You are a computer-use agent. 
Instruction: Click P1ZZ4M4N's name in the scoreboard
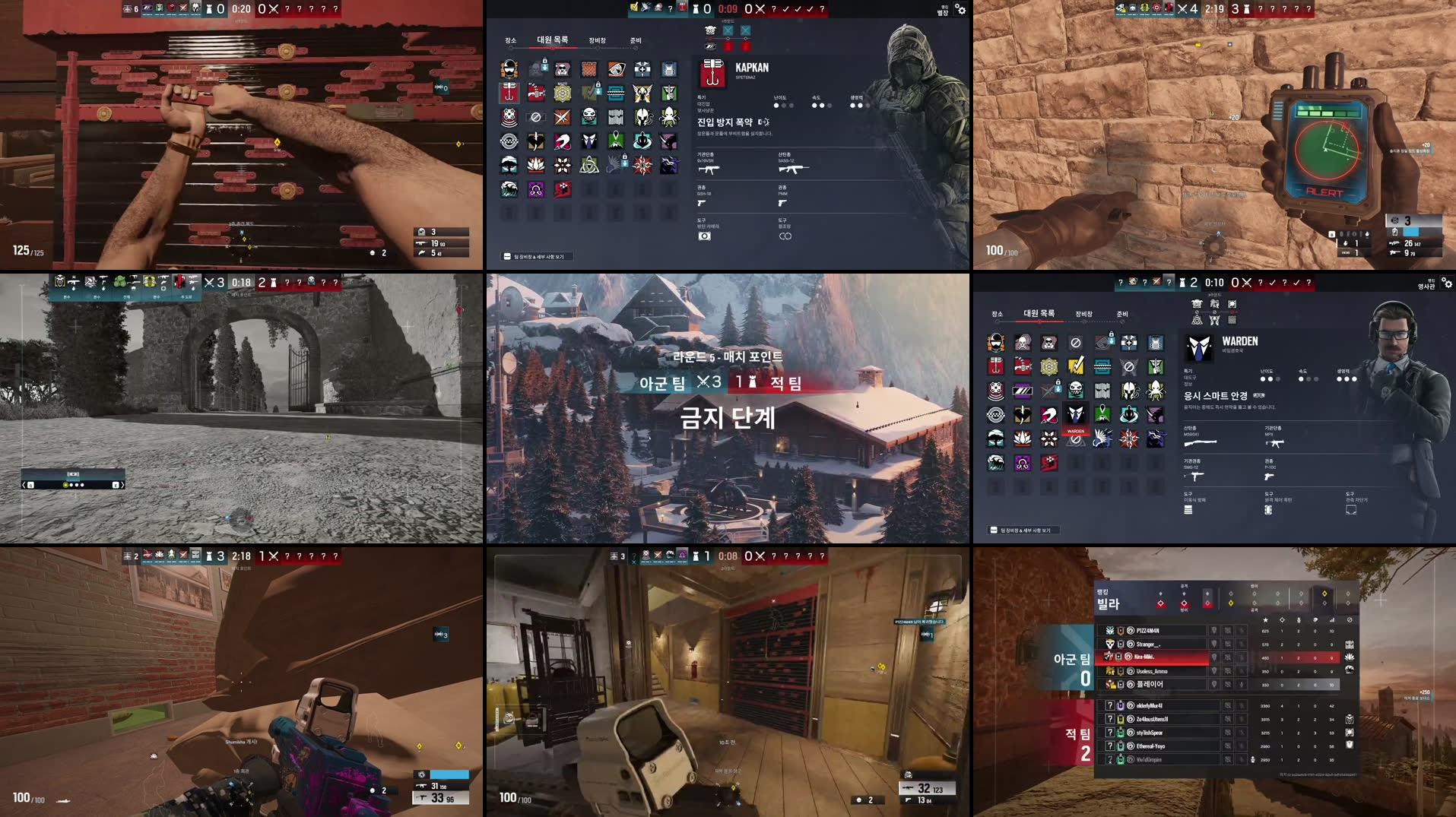[1147, 631]
